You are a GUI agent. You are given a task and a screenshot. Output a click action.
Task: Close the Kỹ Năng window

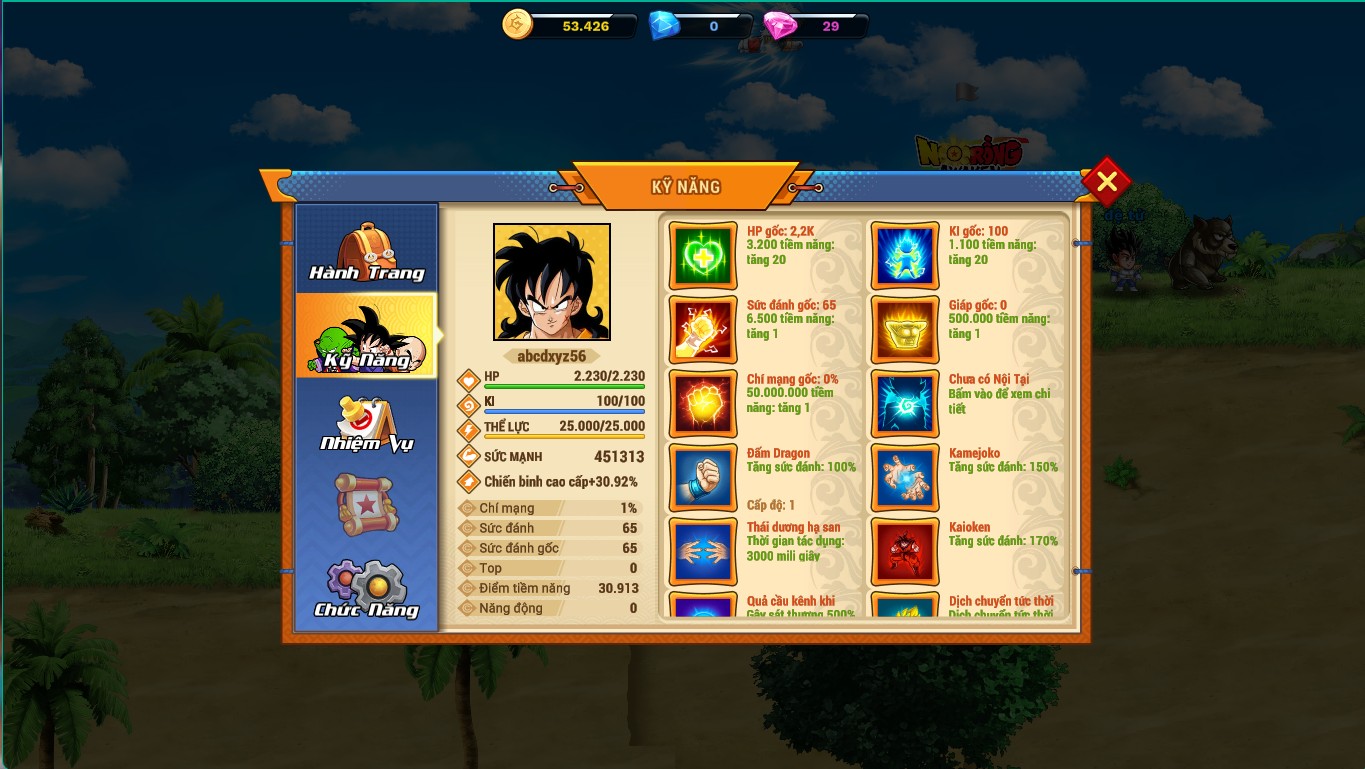coord(1106,182)
